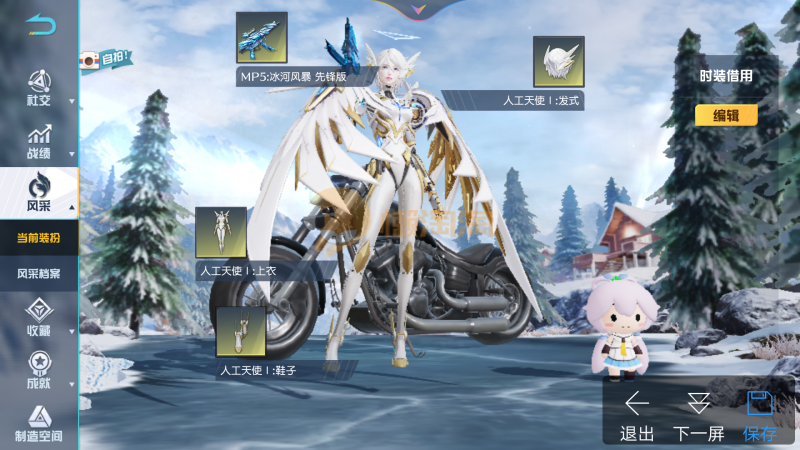Open the 战绩 stats menu

click(39, 141)
